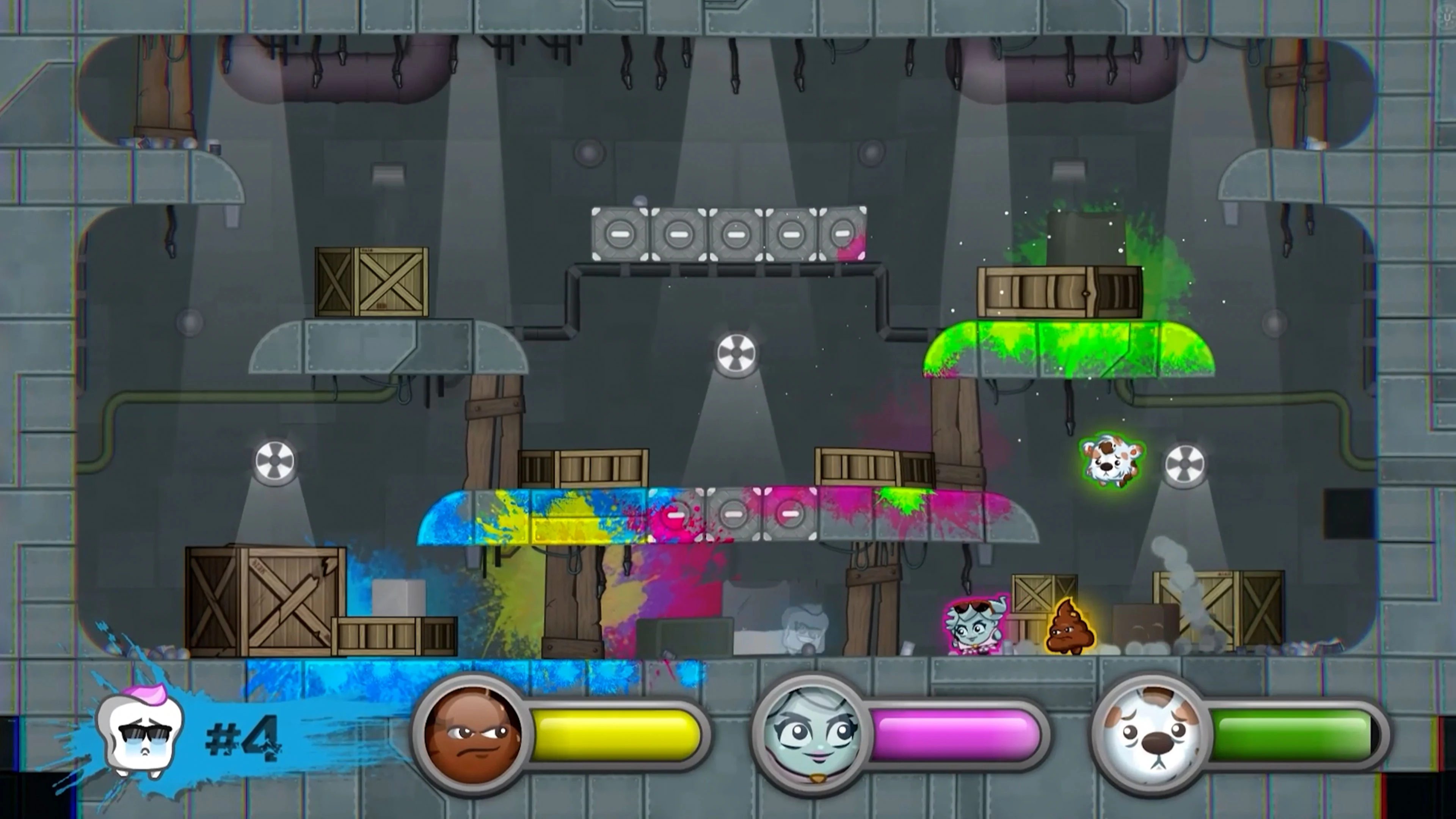Select the zombie girl portrait above the pink bar
1456x819 pixels.
812,735
